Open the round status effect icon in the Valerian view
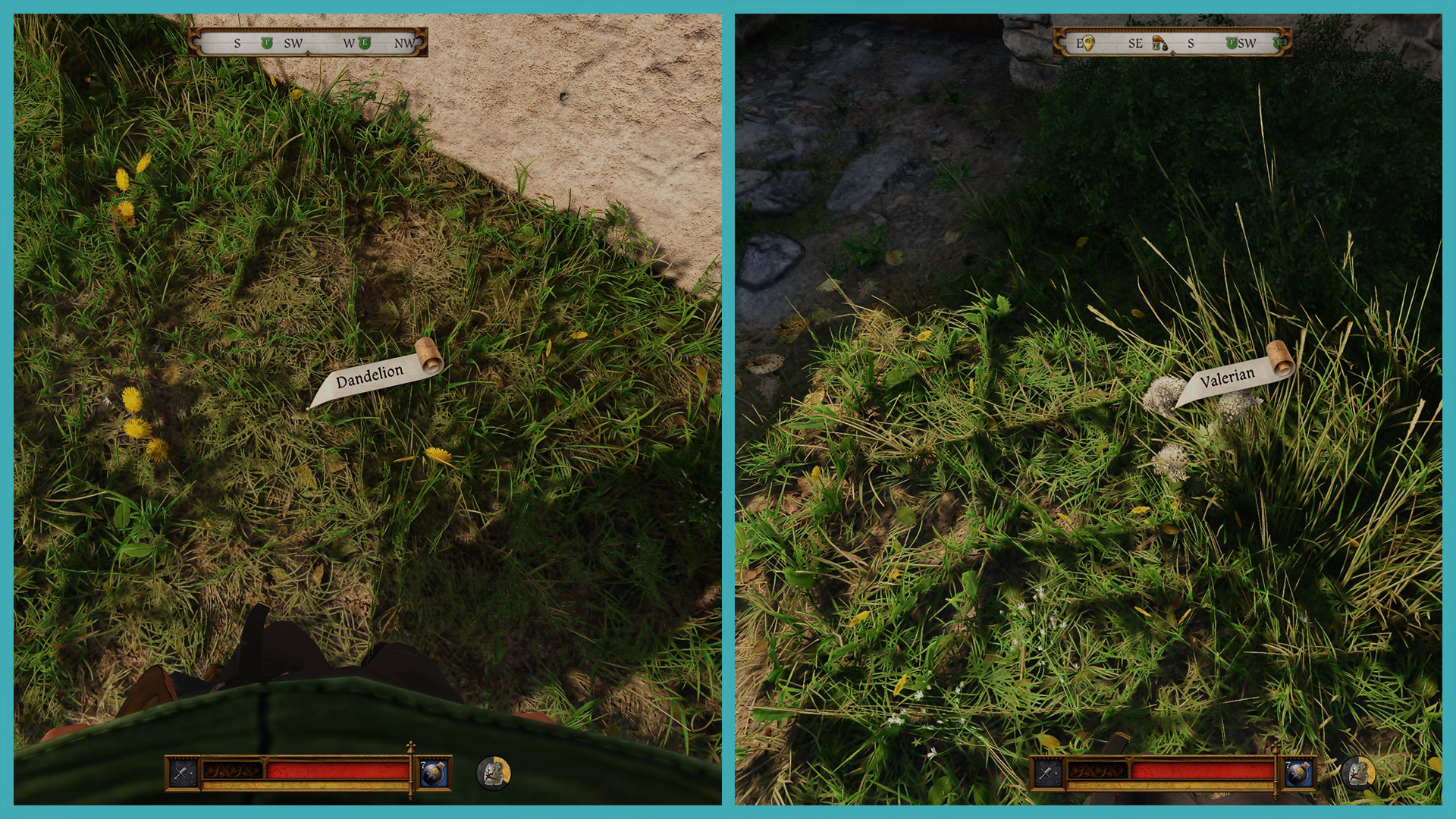 tap(1358, 773)
